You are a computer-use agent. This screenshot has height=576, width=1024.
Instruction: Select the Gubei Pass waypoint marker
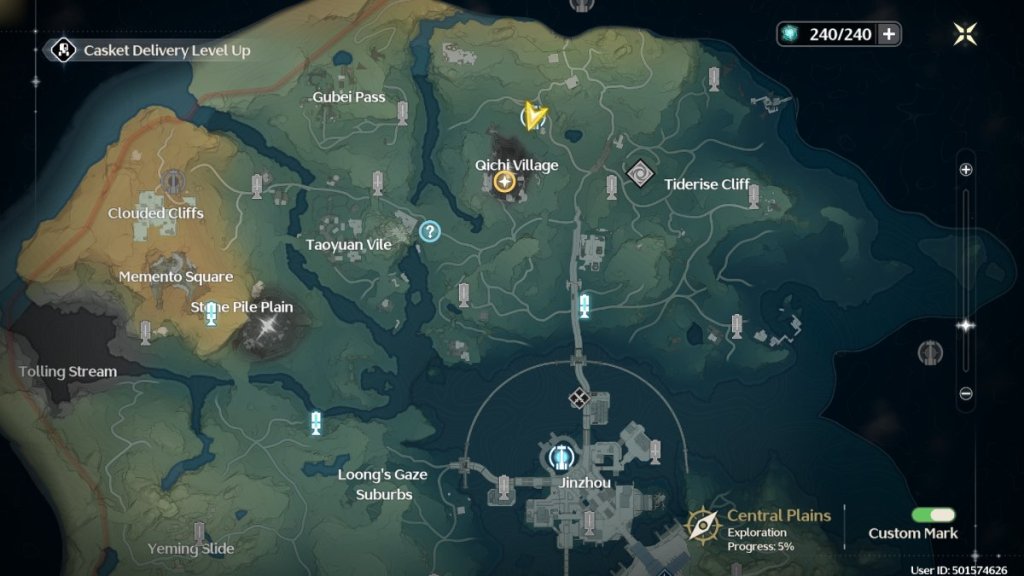(402, 112)
